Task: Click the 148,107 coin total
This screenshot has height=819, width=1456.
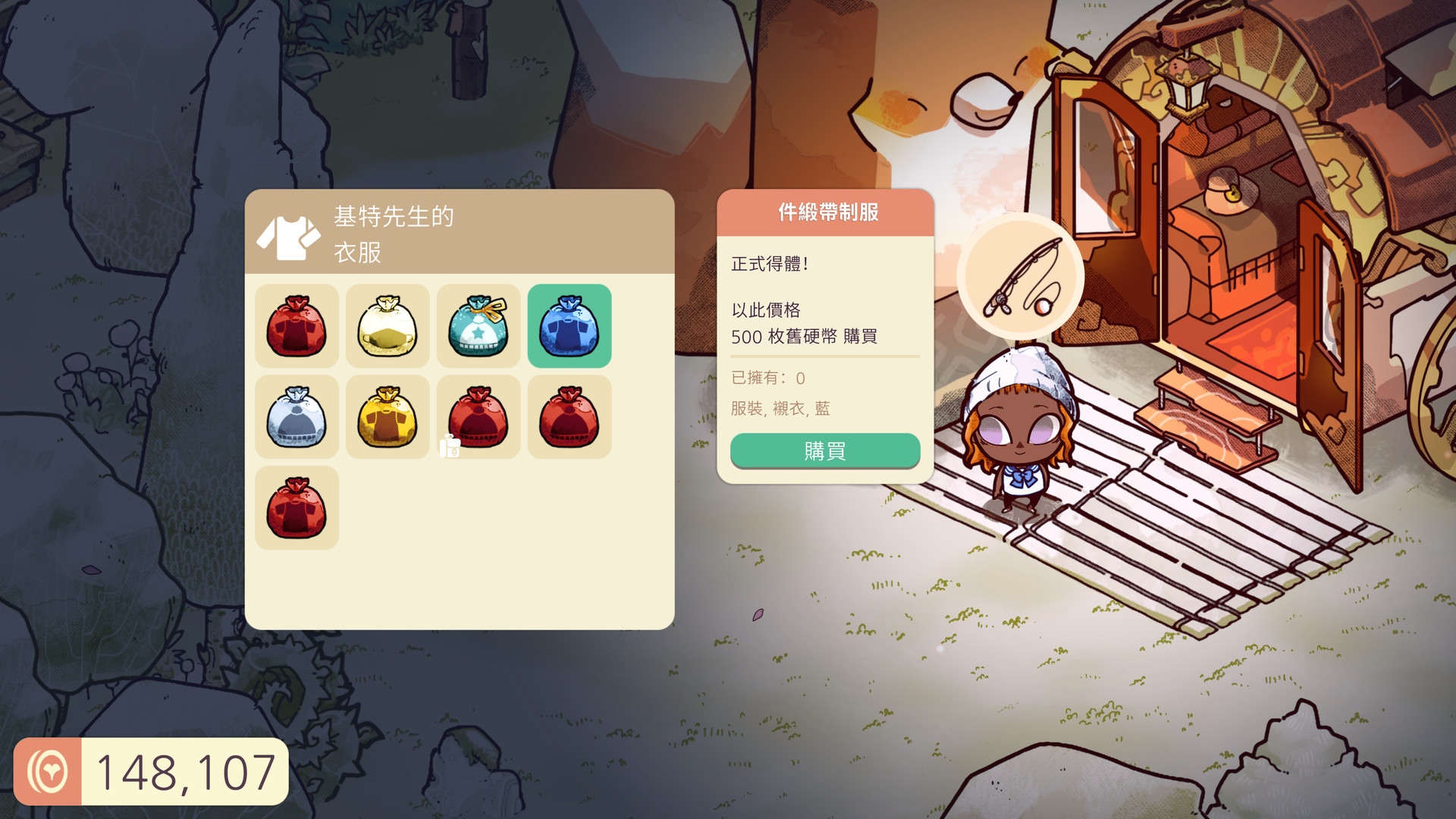Action: (187, 772)
